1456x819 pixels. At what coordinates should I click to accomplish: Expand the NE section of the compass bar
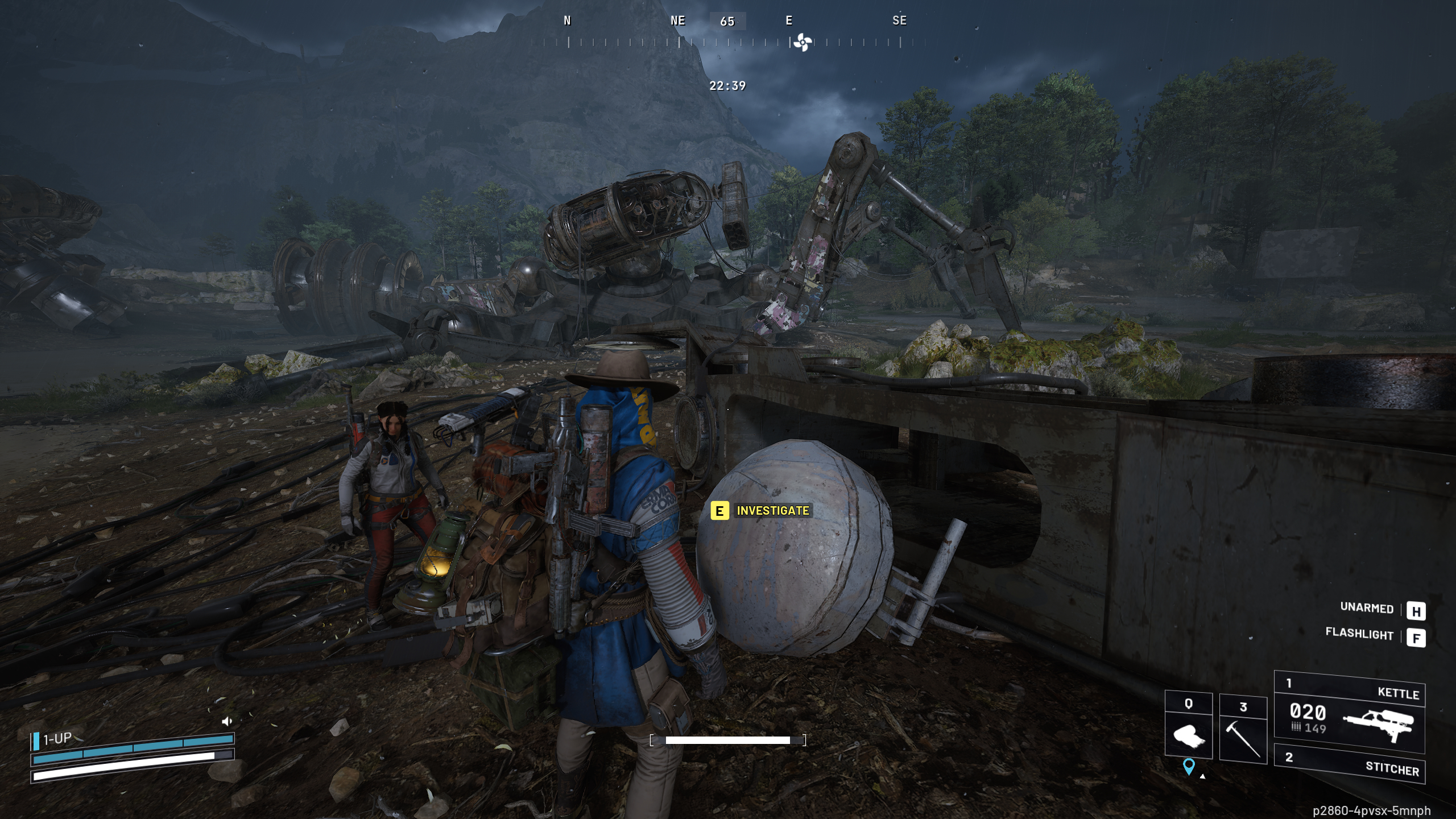677,21
